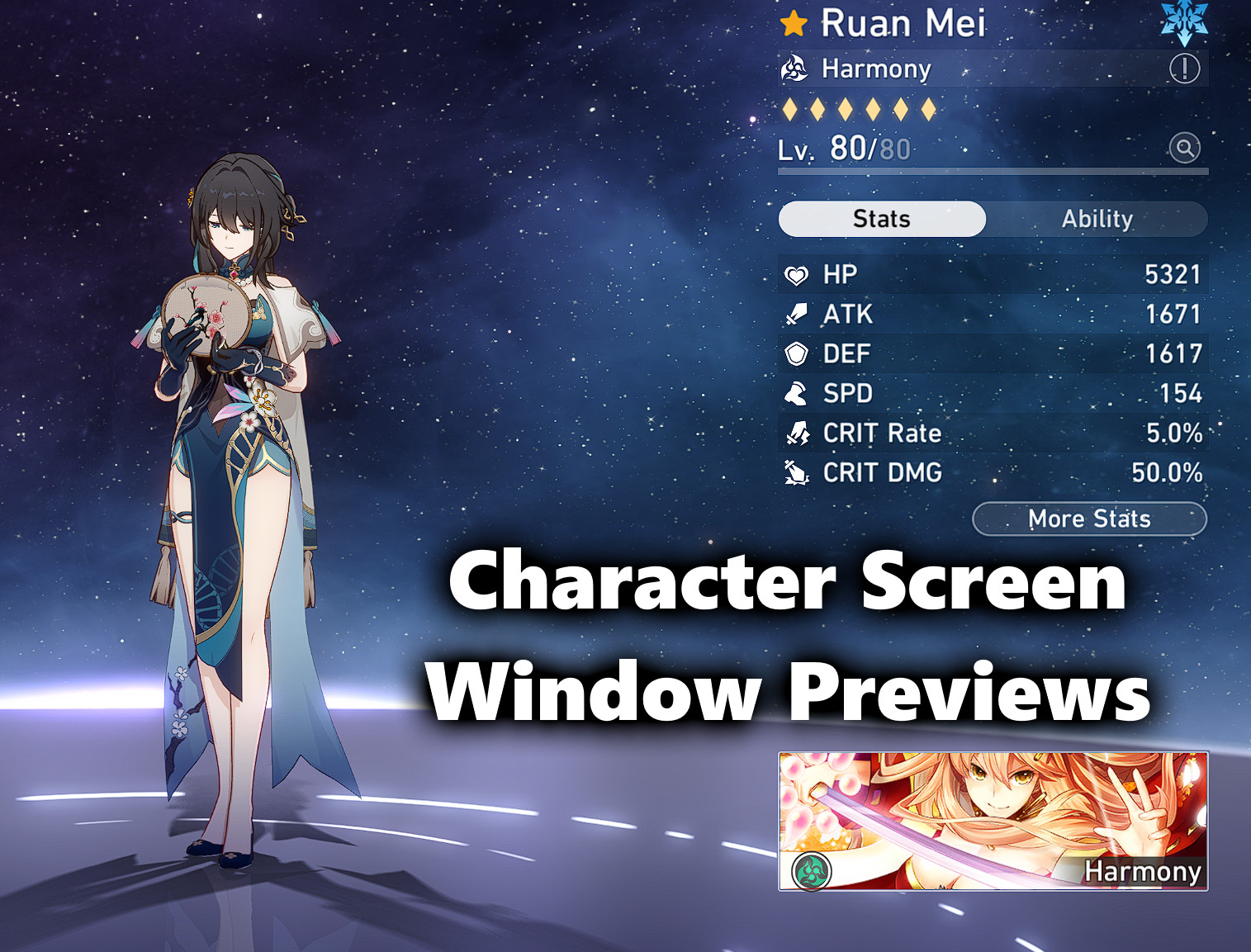Select the Stats tab
Image resolution: width=1251 pixels, height=952 pixels.
[881, 218]
